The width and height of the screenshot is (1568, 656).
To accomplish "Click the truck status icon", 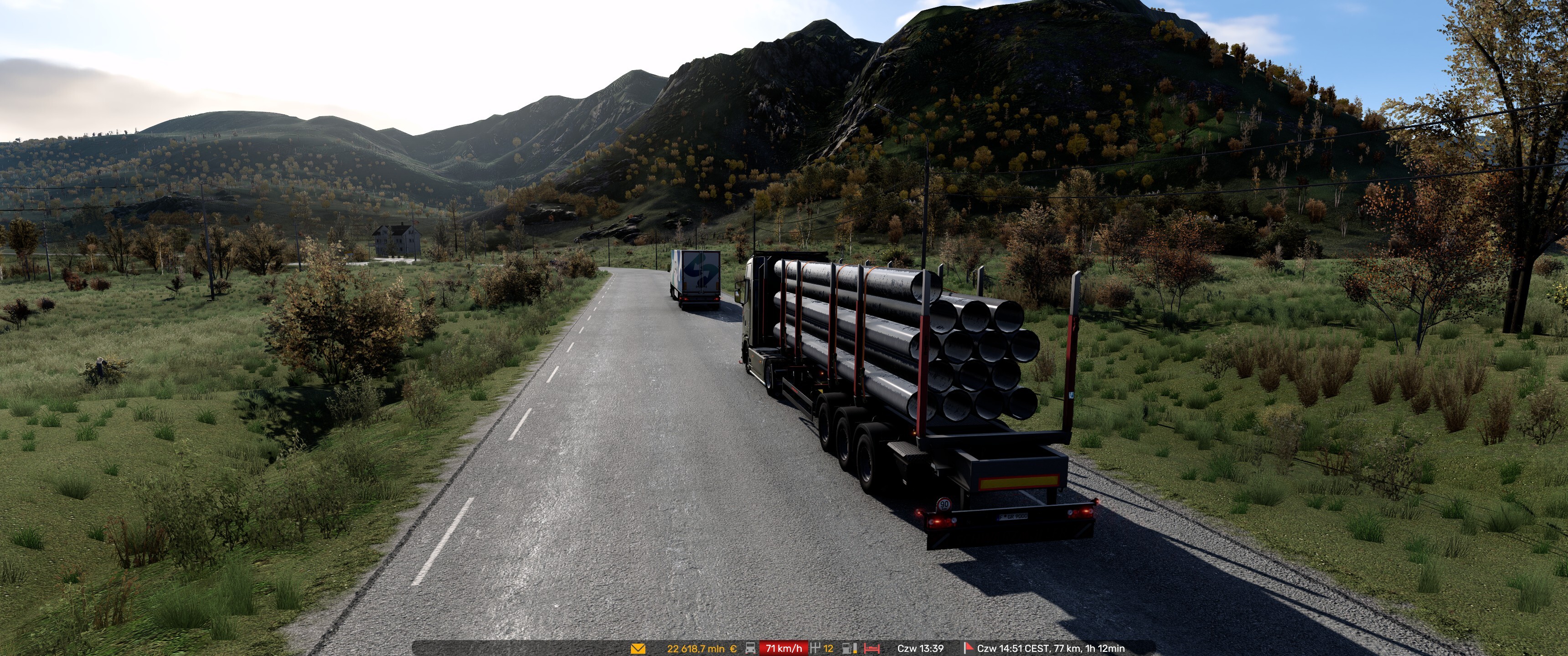I will [751, 649].
